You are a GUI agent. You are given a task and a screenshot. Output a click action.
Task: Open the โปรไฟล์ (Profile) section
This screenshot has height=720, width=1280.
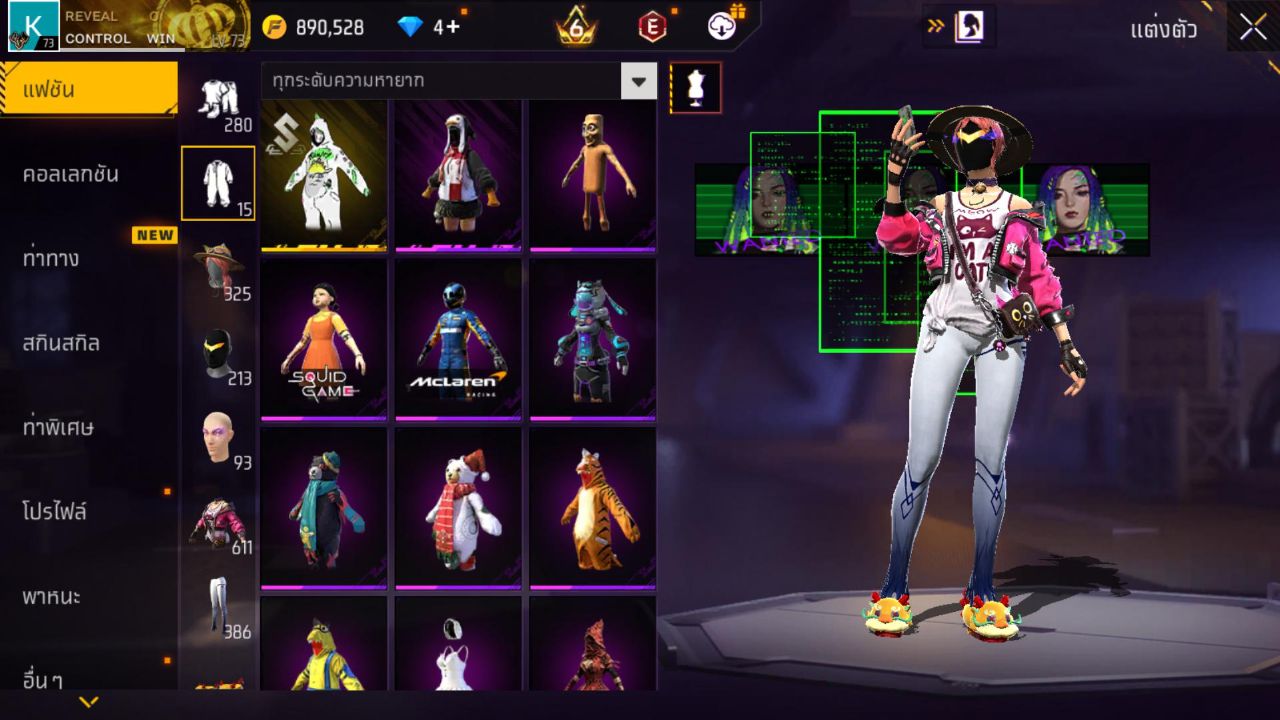pos(56,512)
